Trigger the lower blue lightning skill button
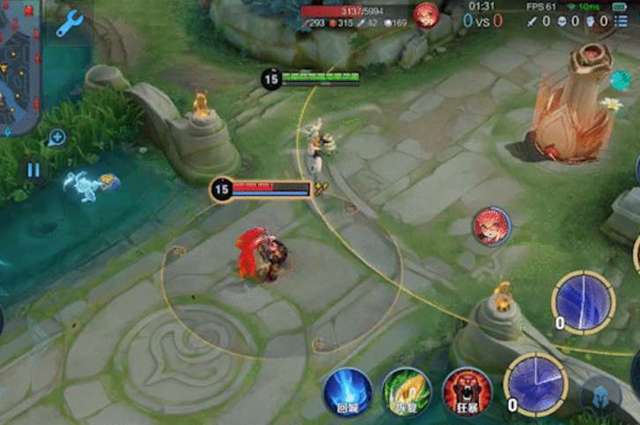Screen dimensions: 640x425 tap(536, 383)
